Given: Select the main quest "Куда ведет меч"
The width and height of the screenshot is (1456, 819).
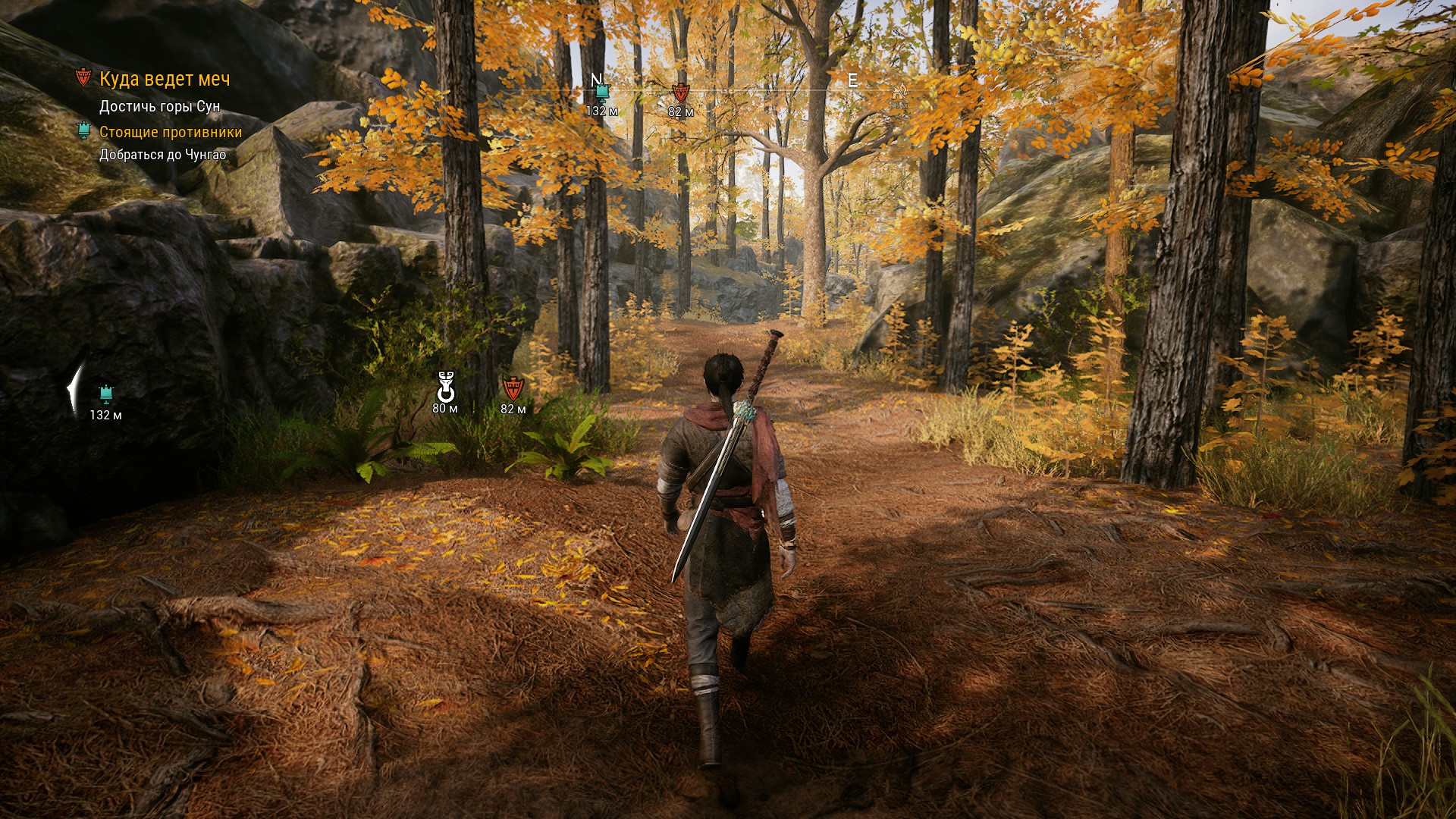Looking at the screenshot, I should click(165, 79).
